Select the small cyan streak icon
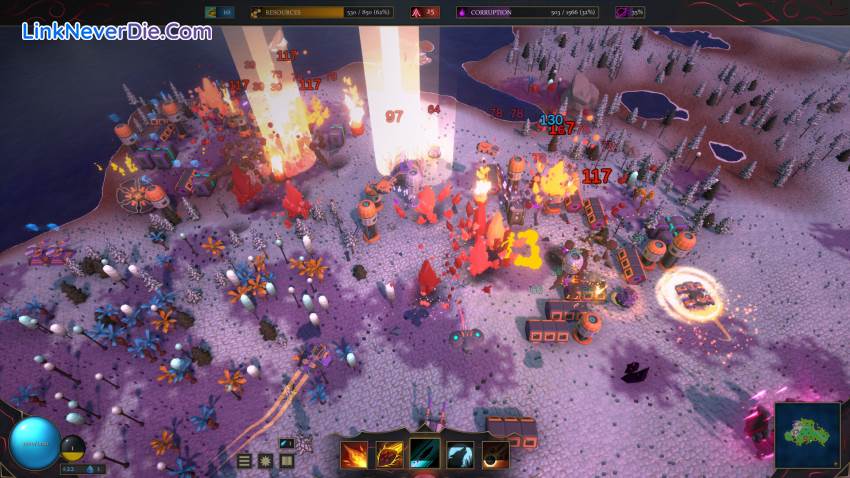Viewport: 850px width, 478px height. point(287,443)
